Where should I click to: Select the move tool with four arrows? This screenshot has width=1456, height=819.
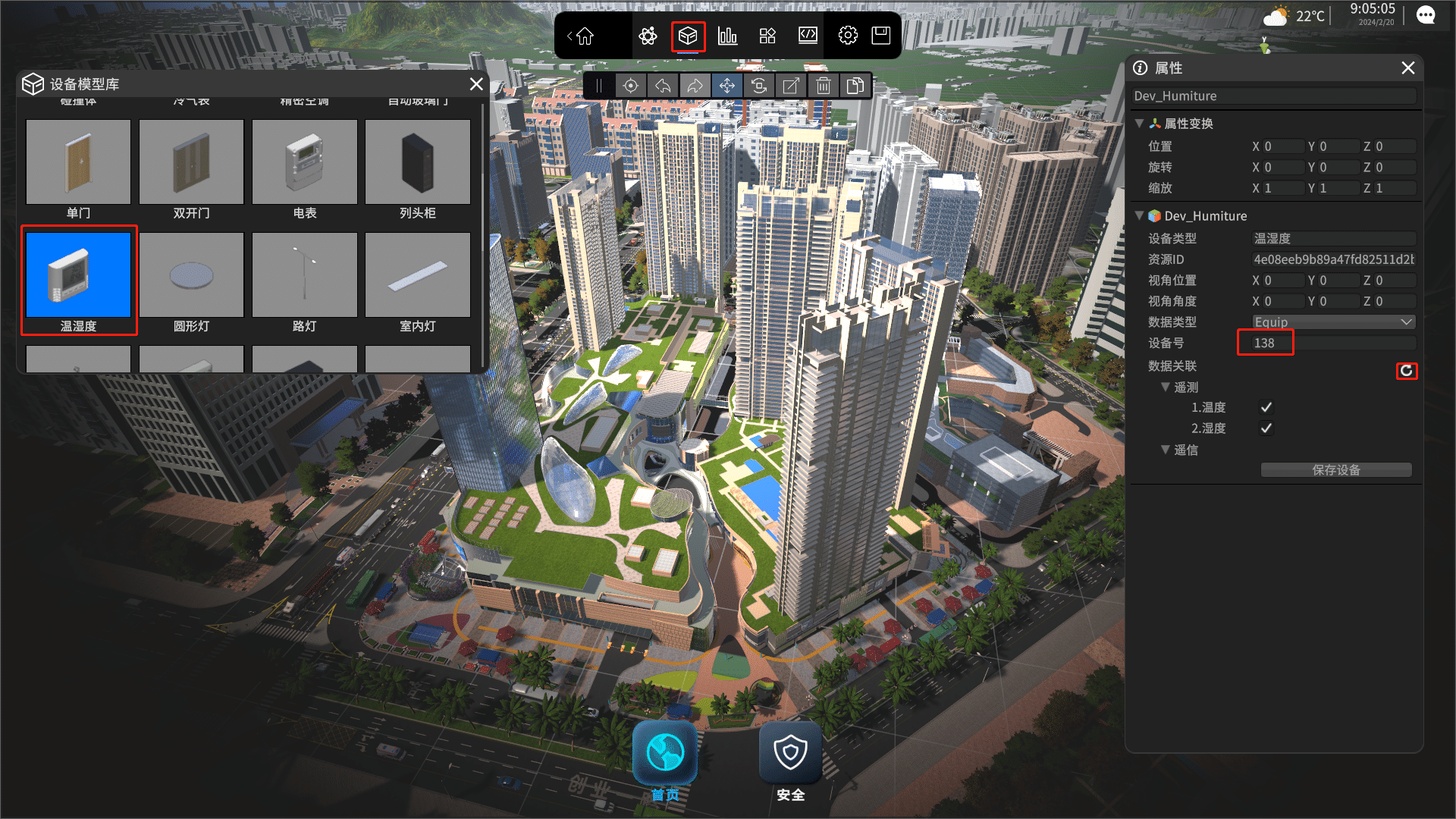(726, 86)
